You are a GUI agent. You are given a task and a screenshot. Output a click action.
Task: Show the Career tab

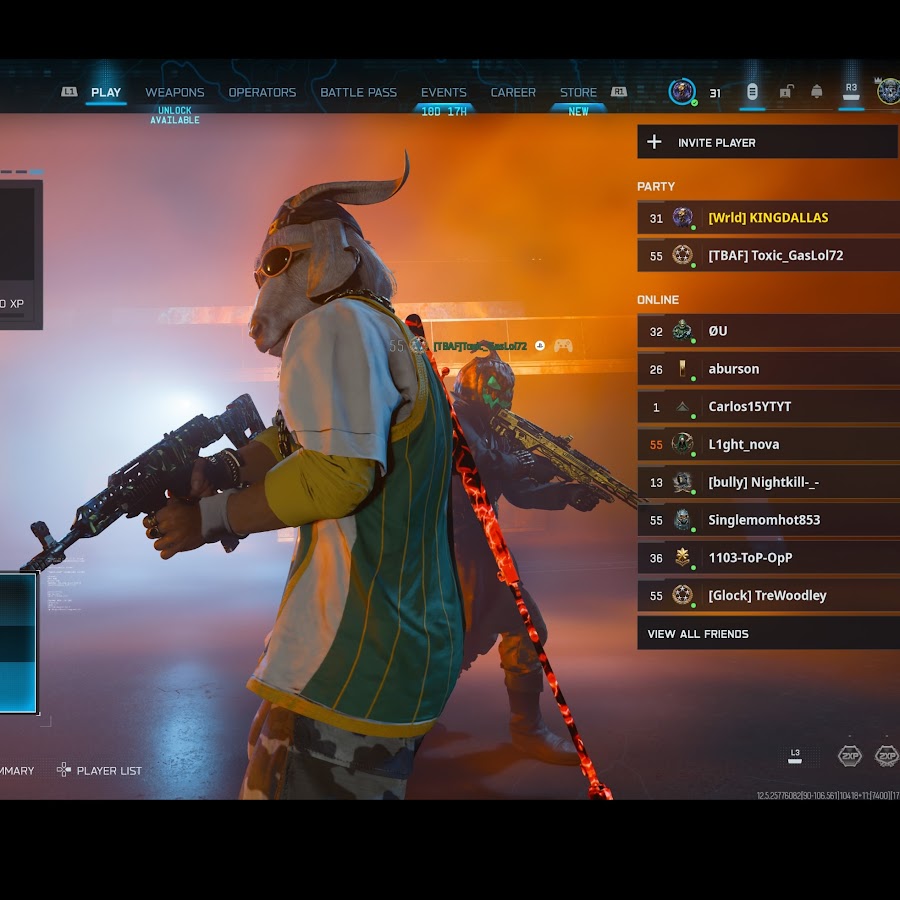pos(513,93)
